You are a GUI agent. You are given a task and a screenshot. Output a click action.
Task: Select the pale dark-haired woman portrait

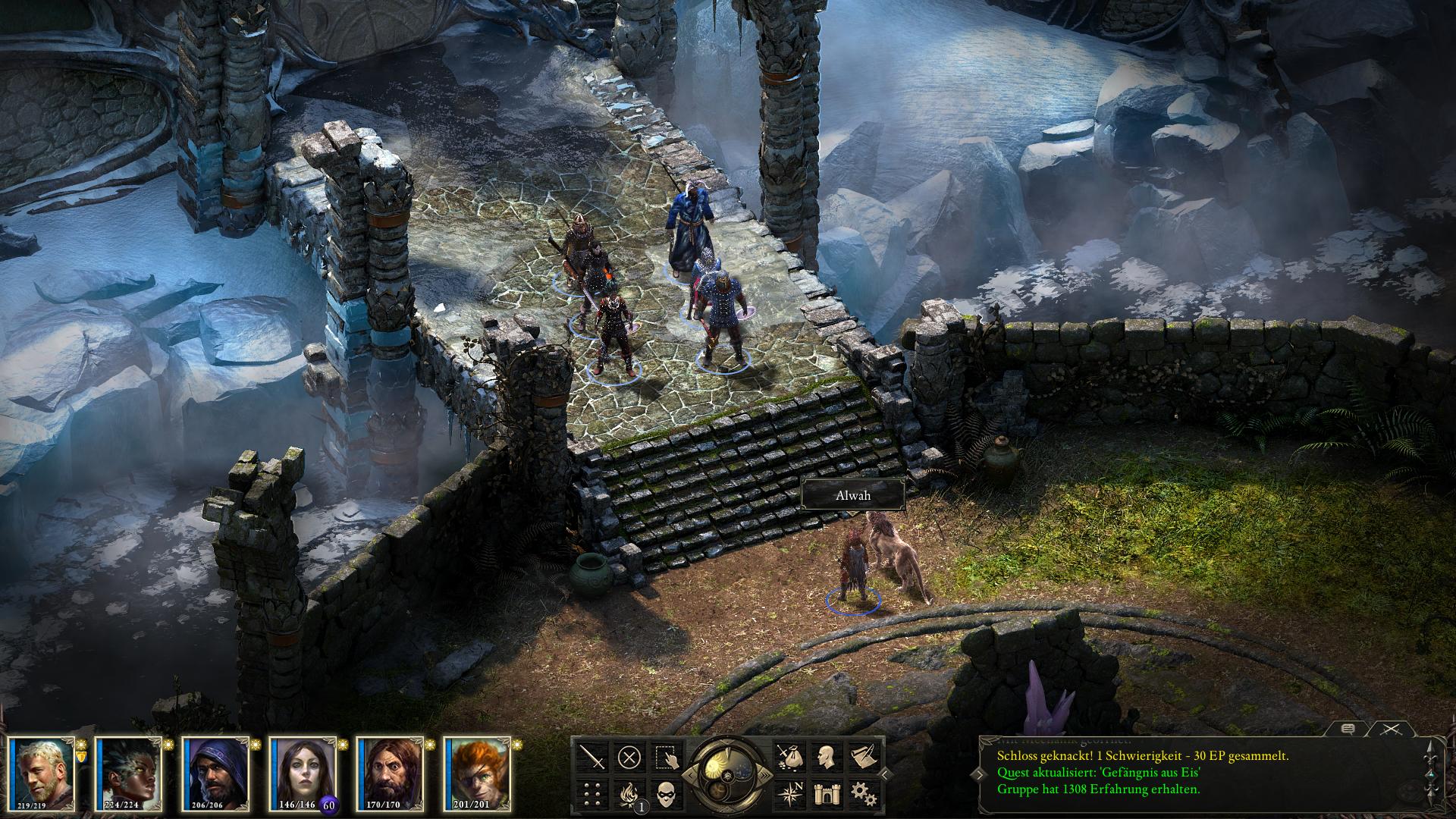pyautogui.click(x=303, y=773)
